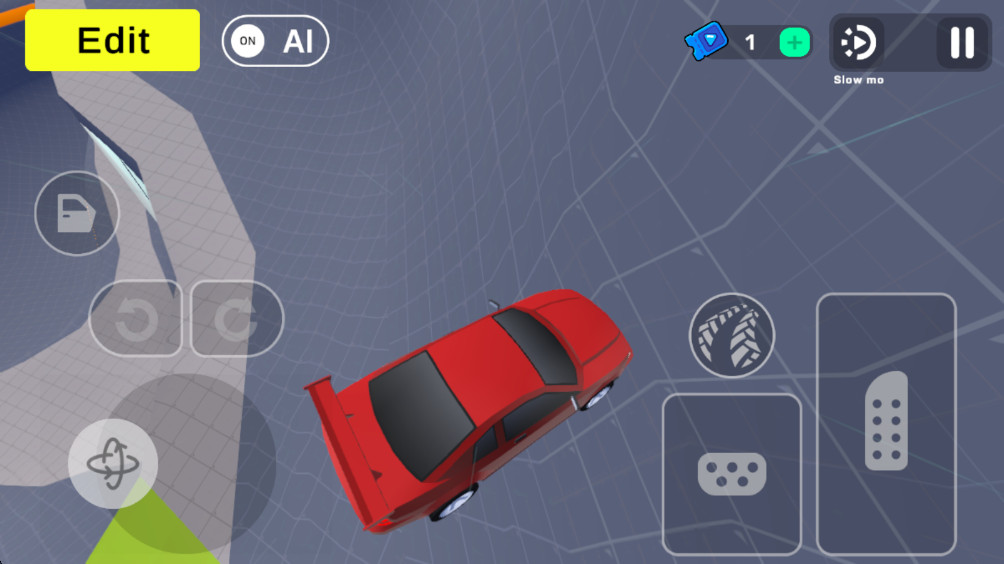
Task: Rotate car clockwise with right arrow
Action: (x=237, y=320)
